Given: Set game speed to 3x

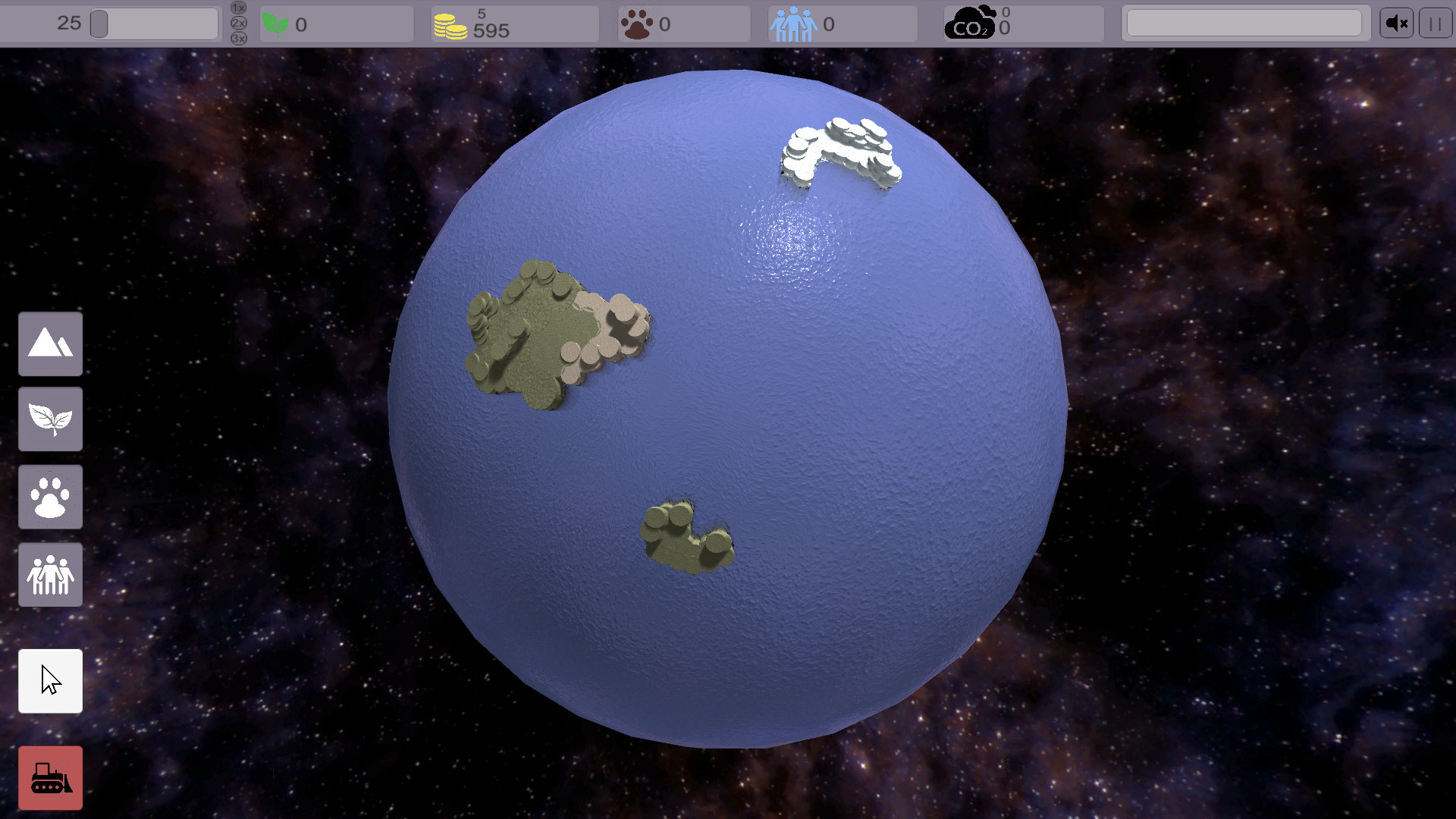Looking at the screenshot, I should coord(237,39).
